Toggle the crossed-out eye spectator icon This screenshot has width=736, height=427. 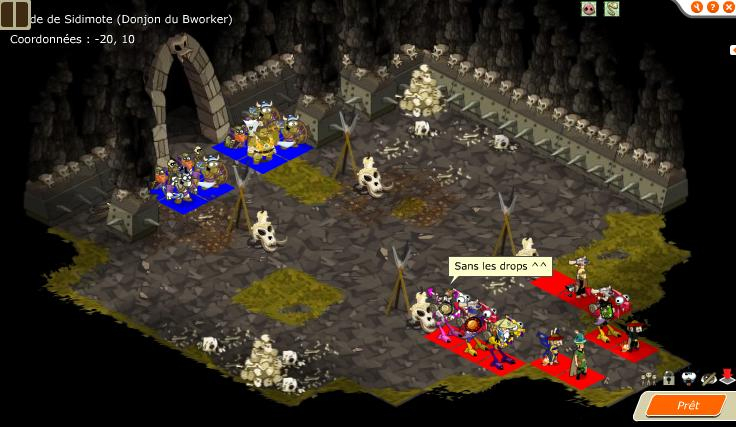pos(708,378)
